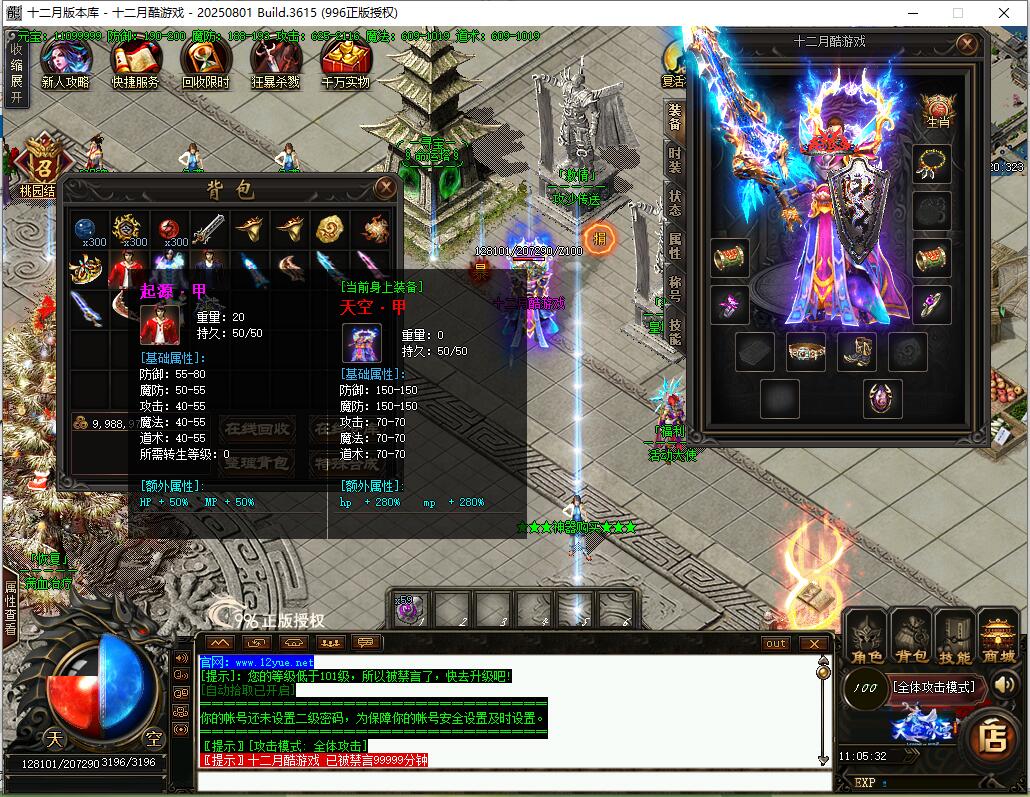Click the chat window out button
This screenshot has width=1030, height=797.
(x=776, y=643)
